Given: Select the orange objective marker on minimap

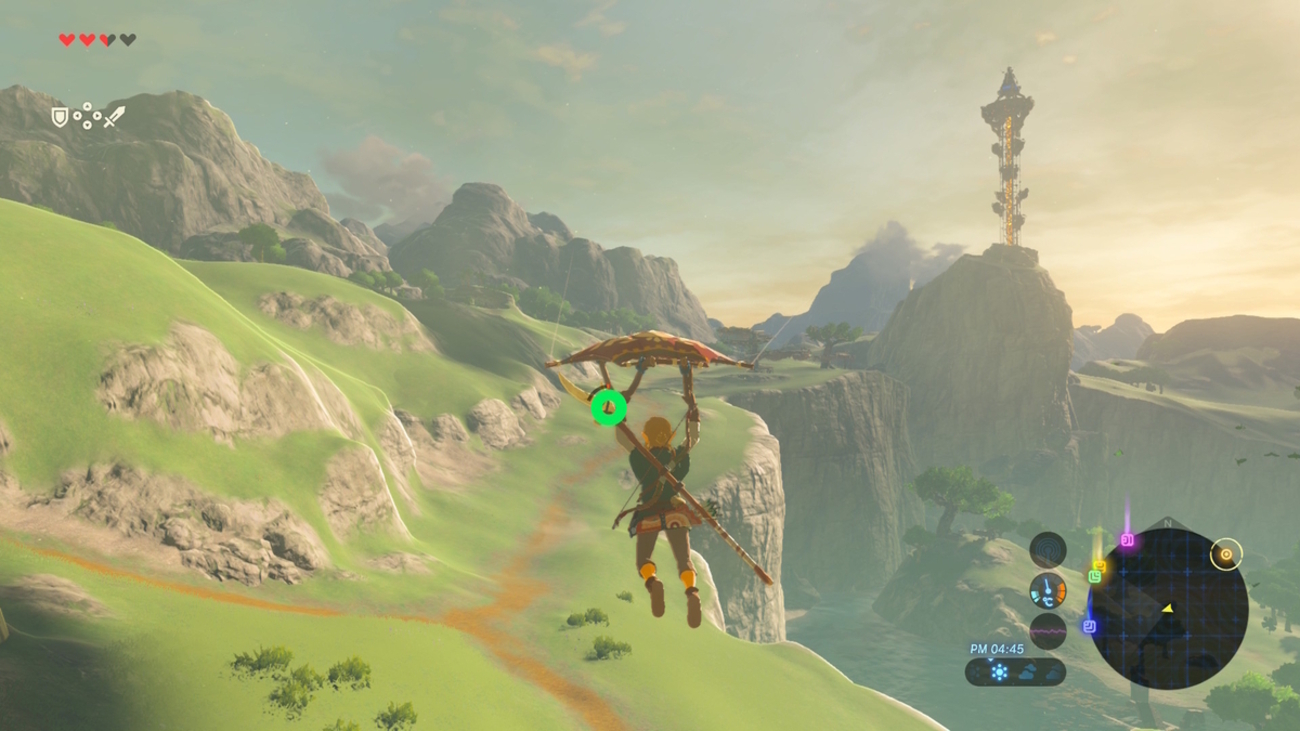Looking at the screenshot, I should [1226, 553].
